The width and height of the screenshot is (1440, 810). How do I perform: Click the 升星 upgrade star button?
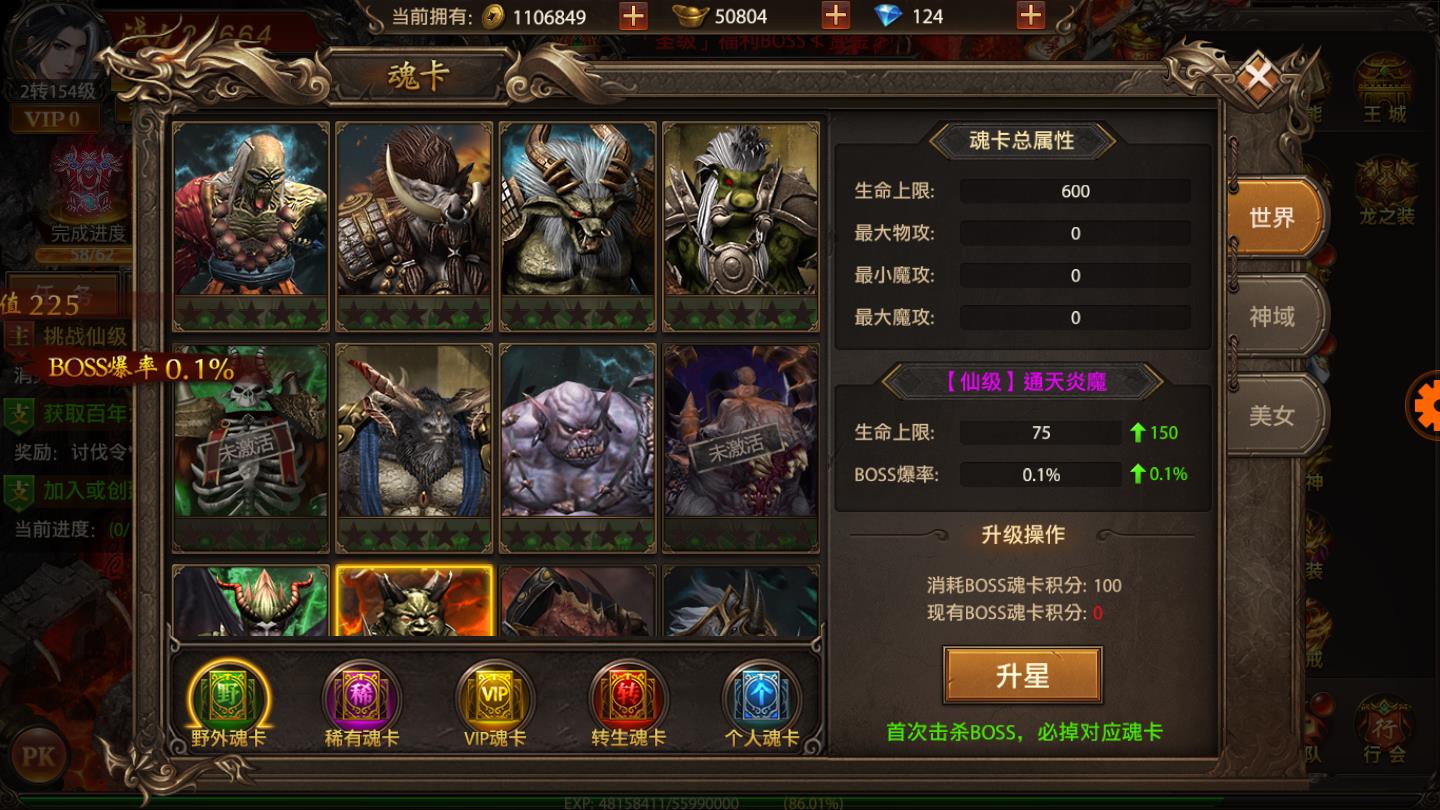click(x=1022, y=676)
